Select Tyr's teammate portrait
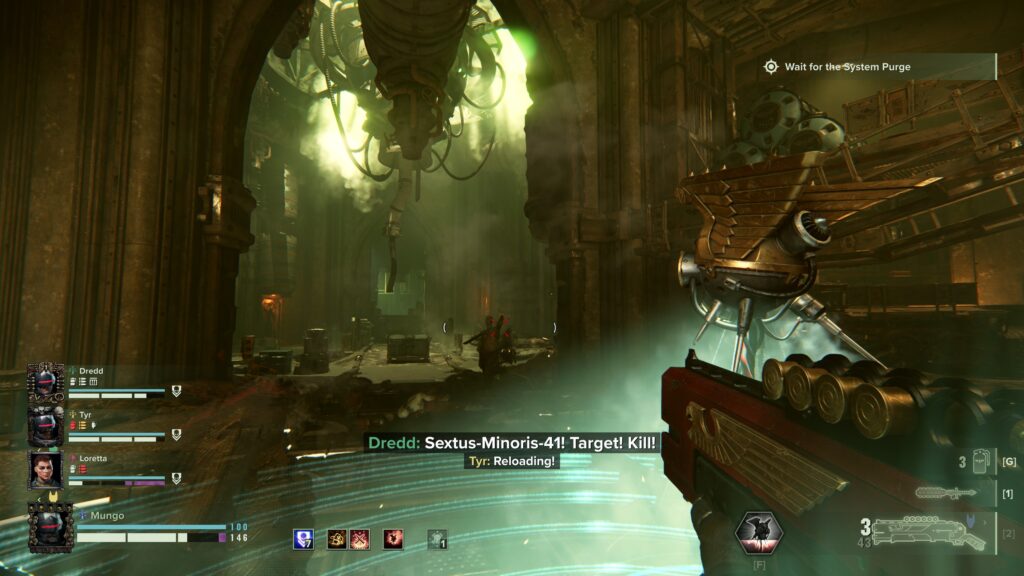 click(x=46, y=427)
